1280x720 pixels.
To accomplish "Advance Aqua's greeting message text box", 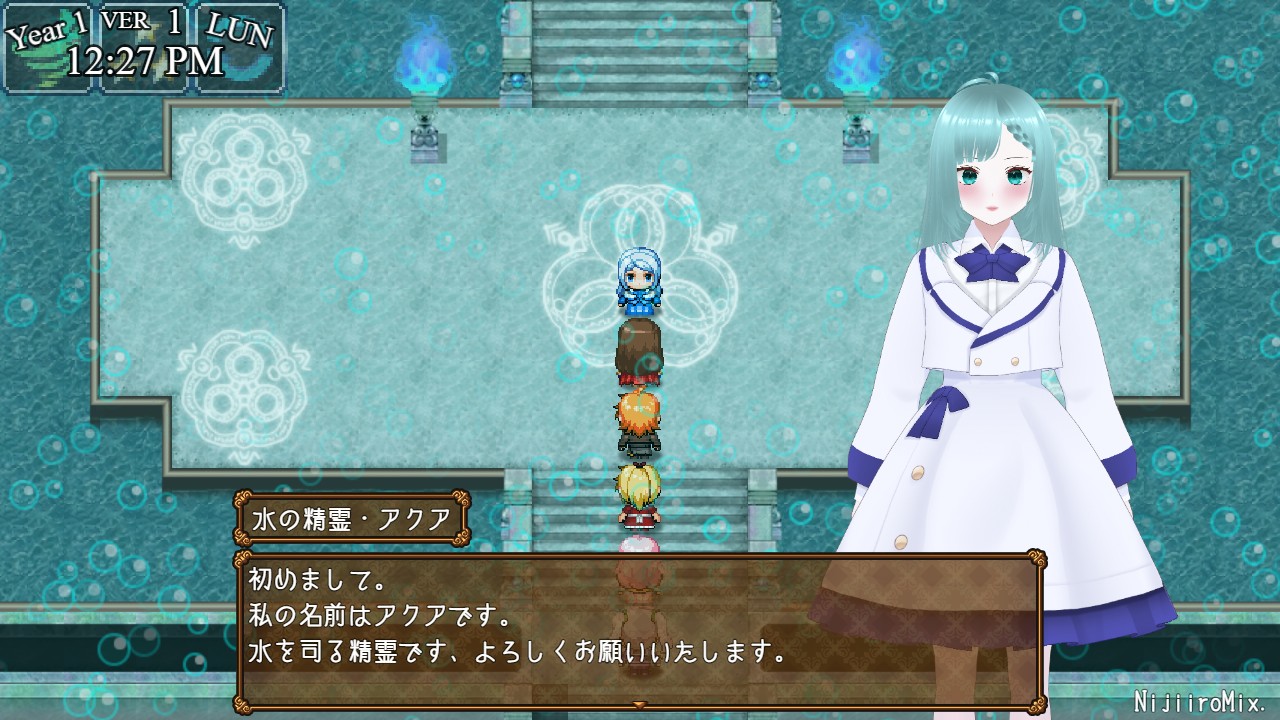I will pyautogui.click(x=640, y=630).
